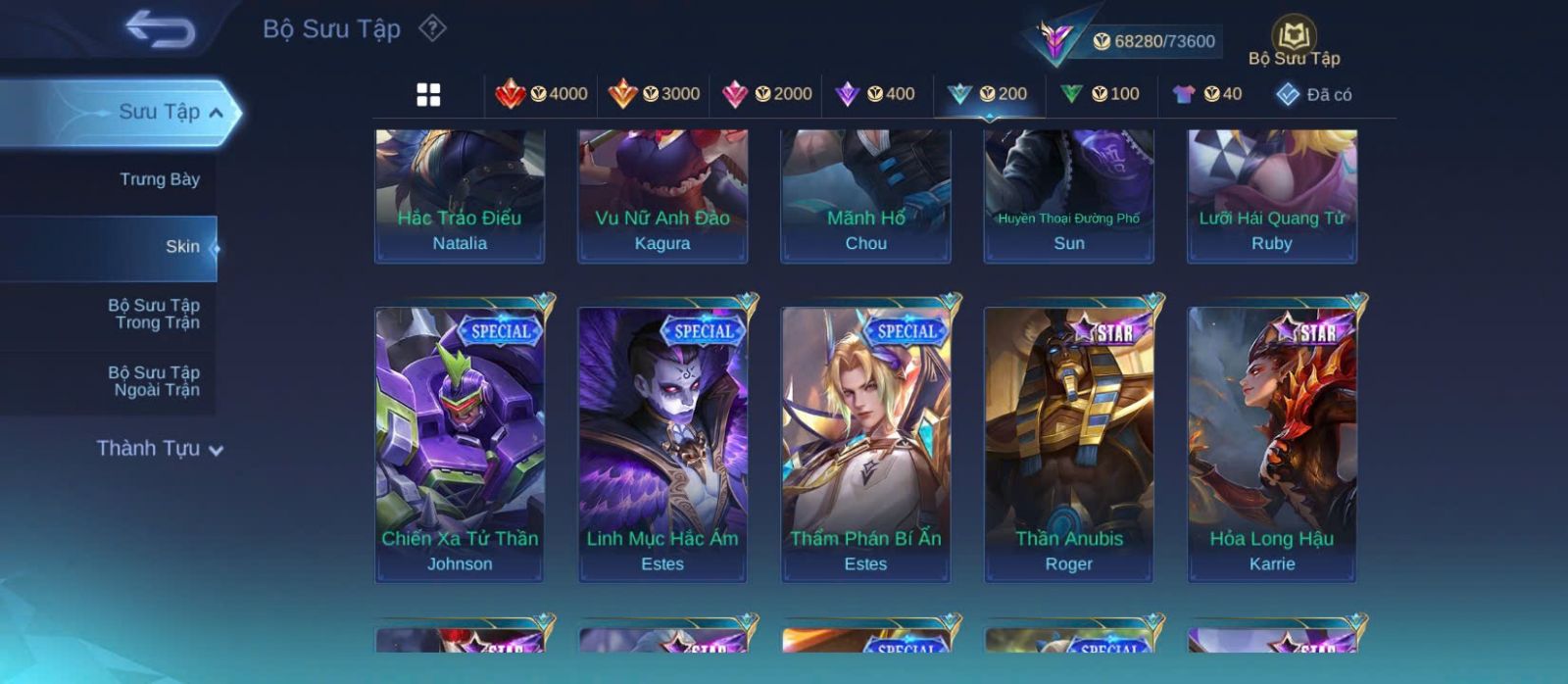The height and width of the screenshot is (684, 1568).
Task: Select the Skin sidebar entry
Action: pyautogui.click(x=182, y=247)
